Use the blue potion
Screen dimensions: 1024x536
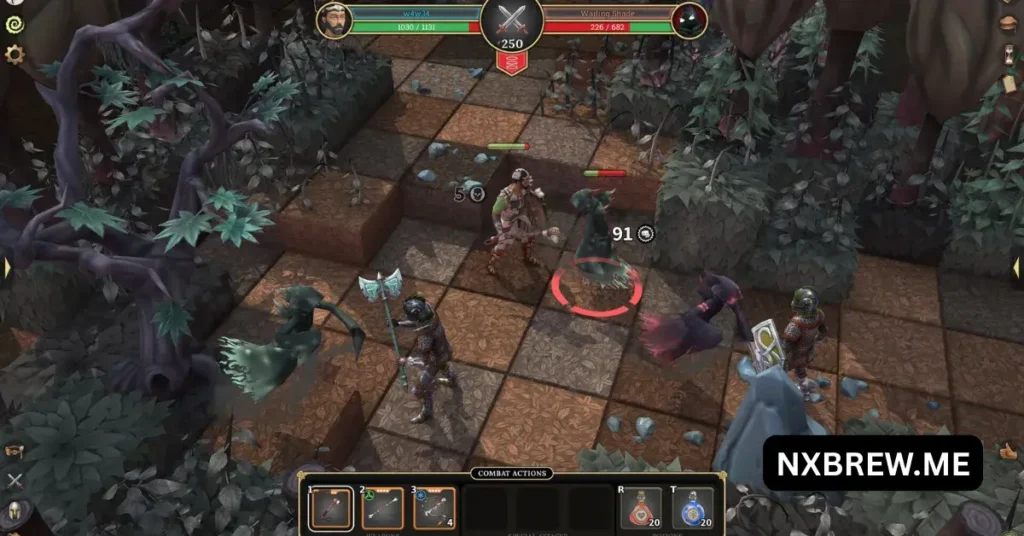pyautogui.click(x=693, y=508)
